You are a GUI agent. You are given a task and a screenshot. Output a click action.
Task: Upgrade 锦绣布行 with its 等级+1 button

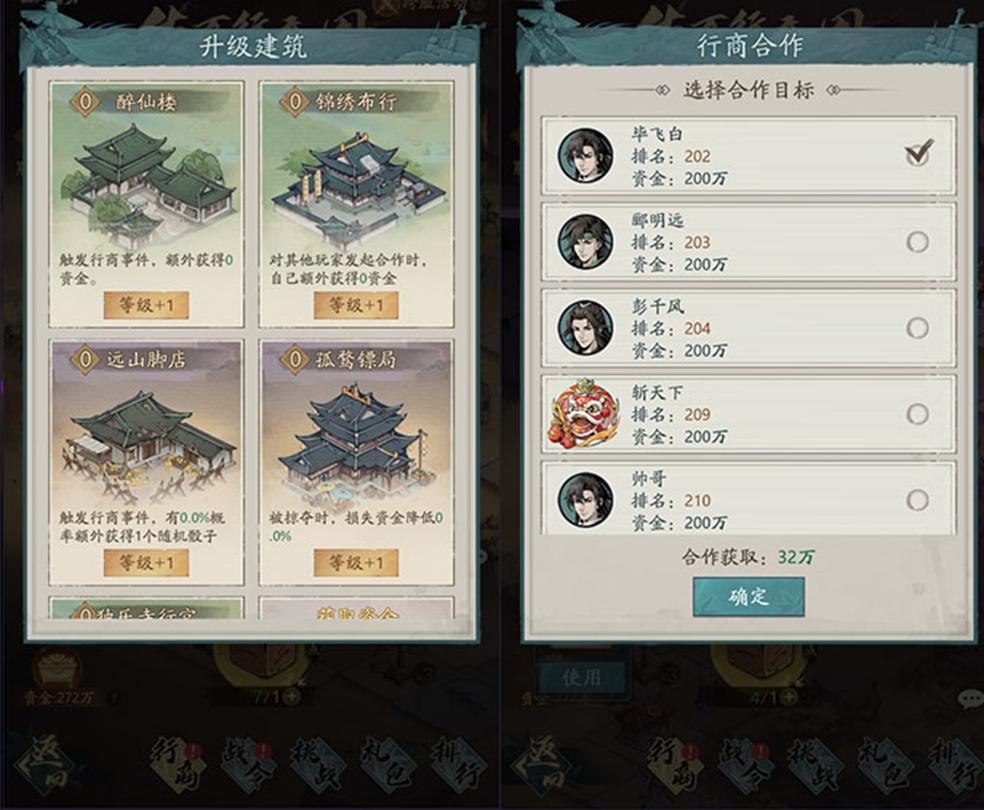356,305
